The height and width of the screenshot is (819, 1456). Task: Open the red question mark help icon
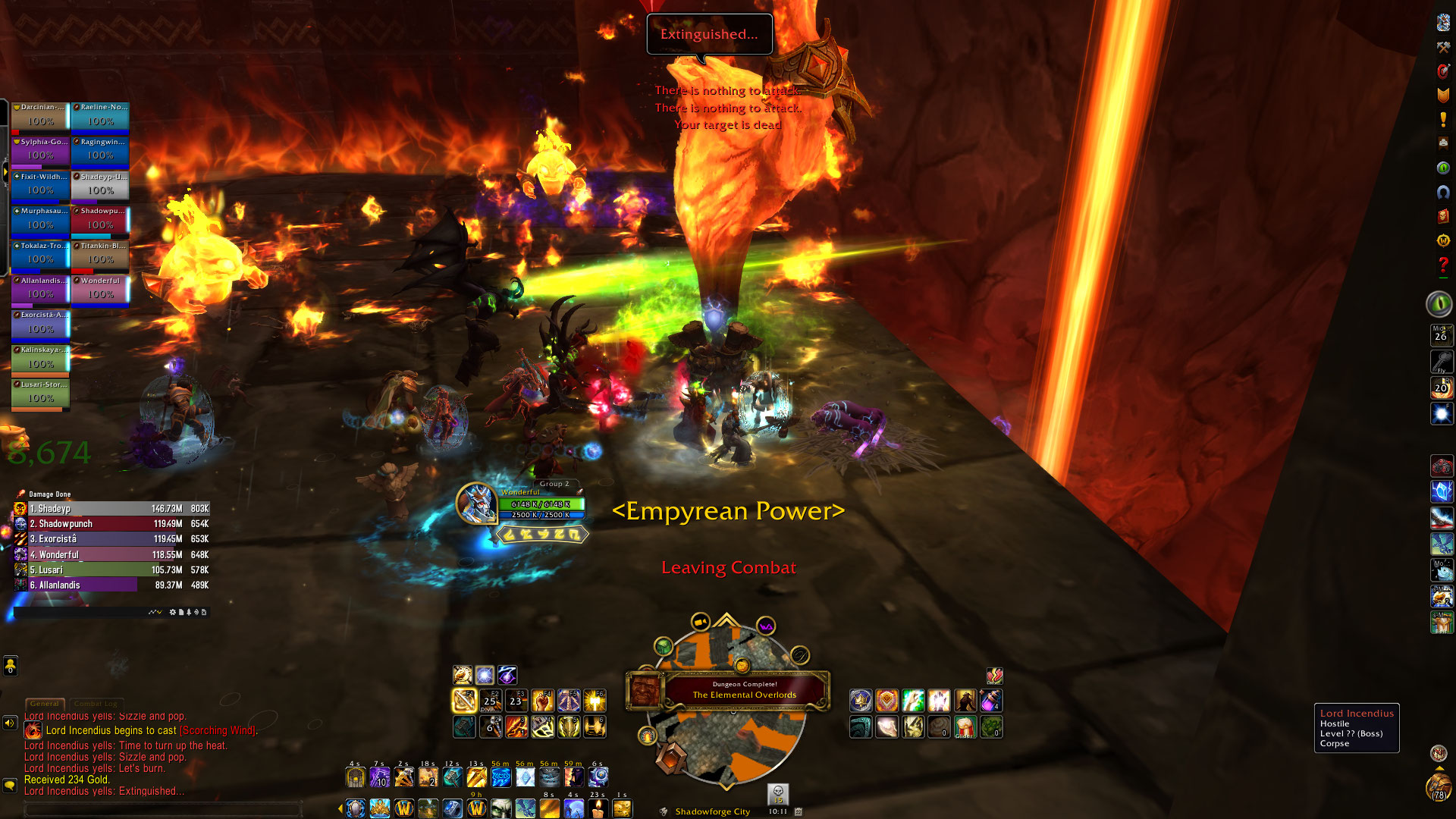(x=1443, y=265)
